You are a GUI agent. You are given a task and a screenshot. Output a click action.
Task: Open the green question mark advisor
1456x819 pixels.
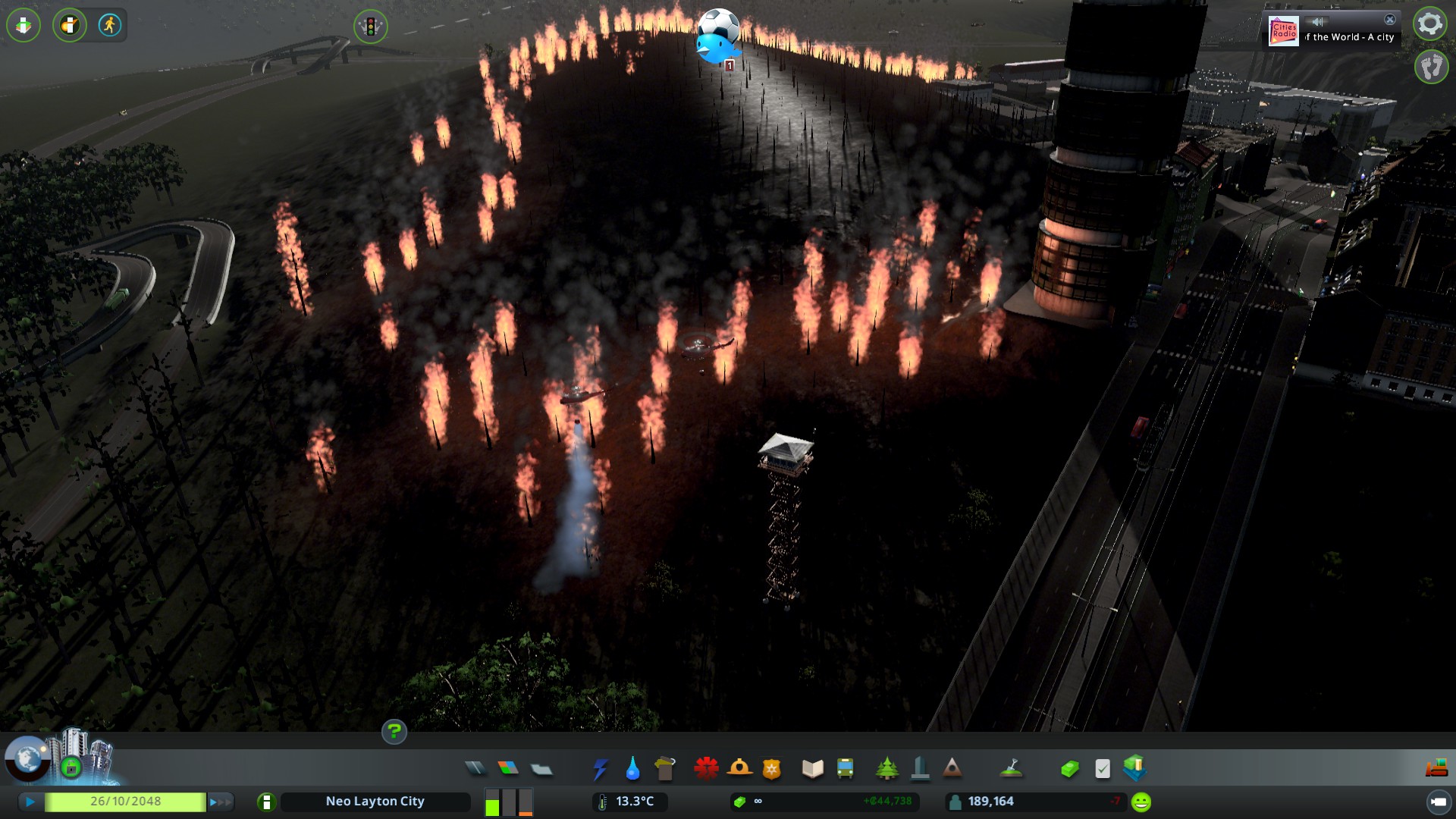click(x=394, y=732)
